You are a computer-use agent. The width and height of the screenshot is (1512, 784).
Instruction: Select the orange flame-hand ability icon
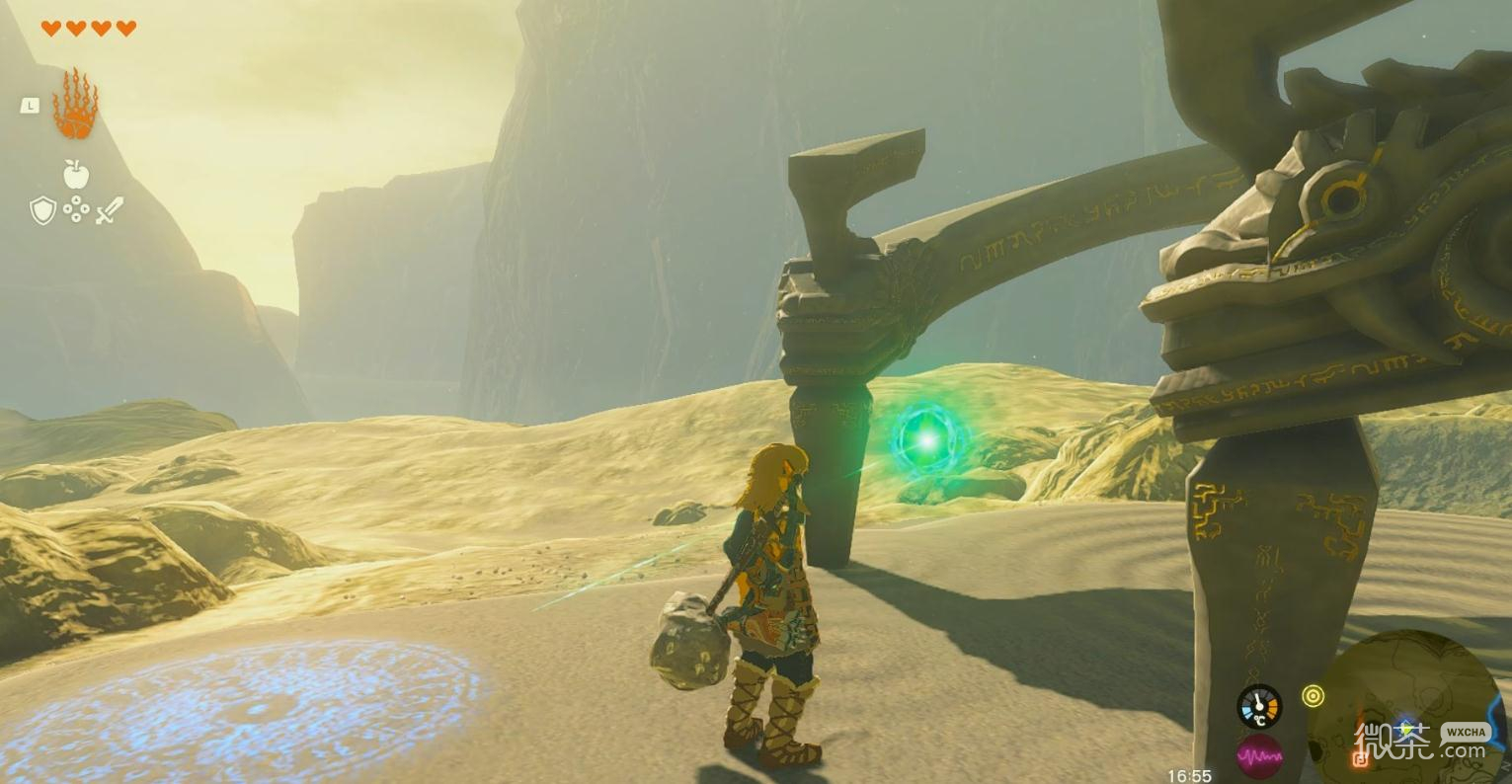tap(75, 105)
